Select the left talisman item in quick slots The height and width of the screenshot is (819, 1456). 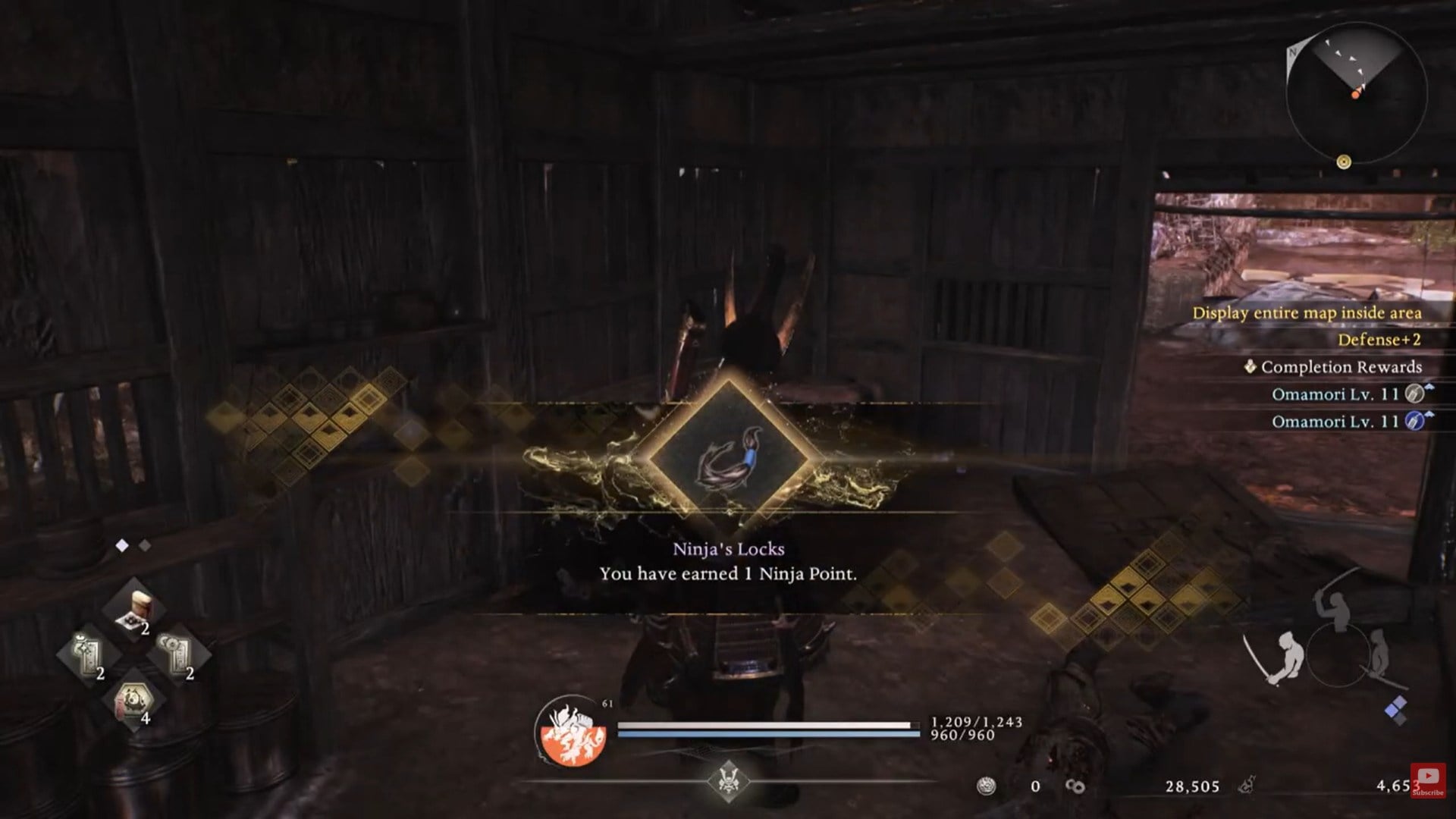(x=87, y=652)
